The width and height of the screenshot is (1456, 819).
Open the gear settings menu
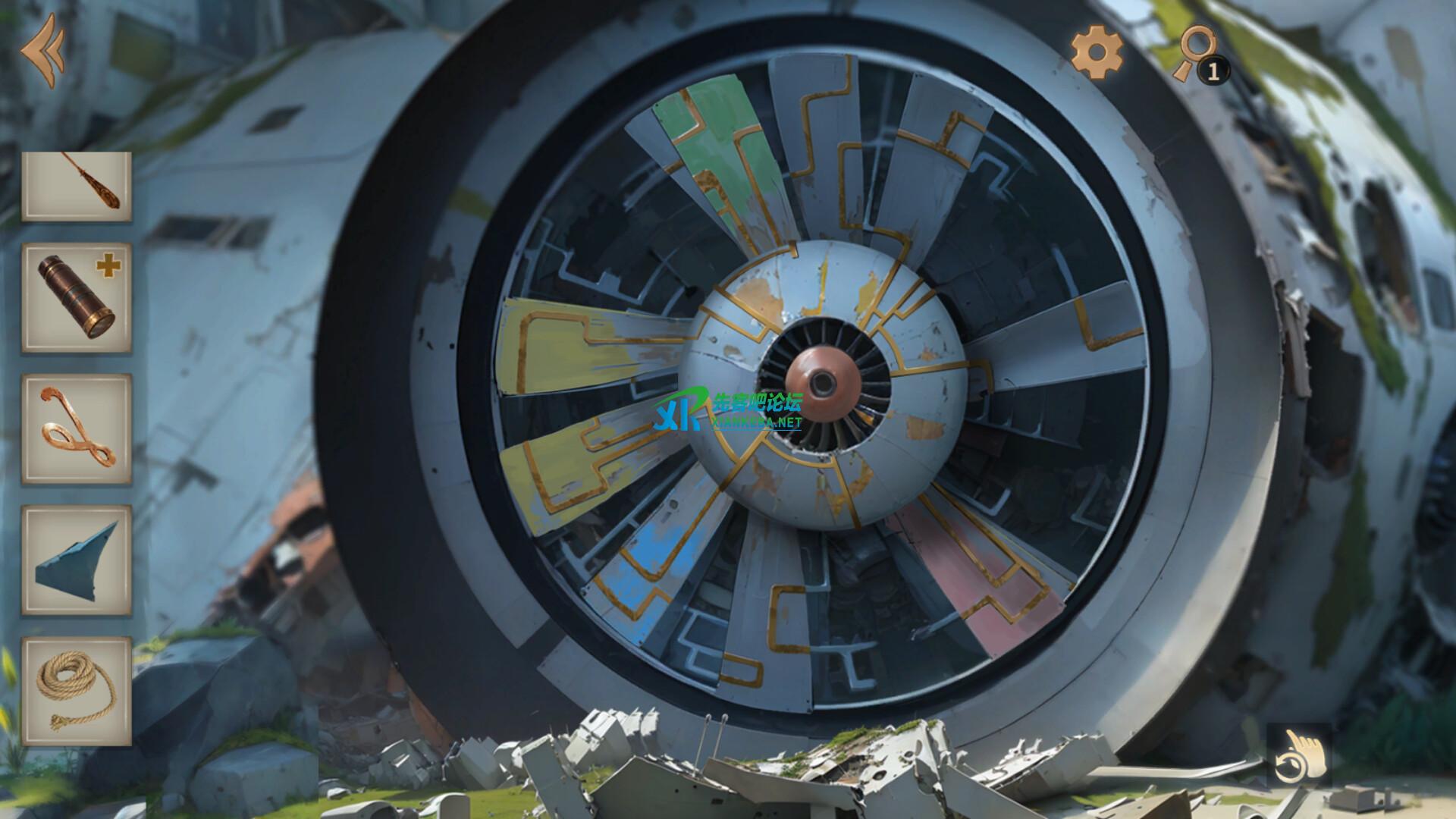[1097, 52]
